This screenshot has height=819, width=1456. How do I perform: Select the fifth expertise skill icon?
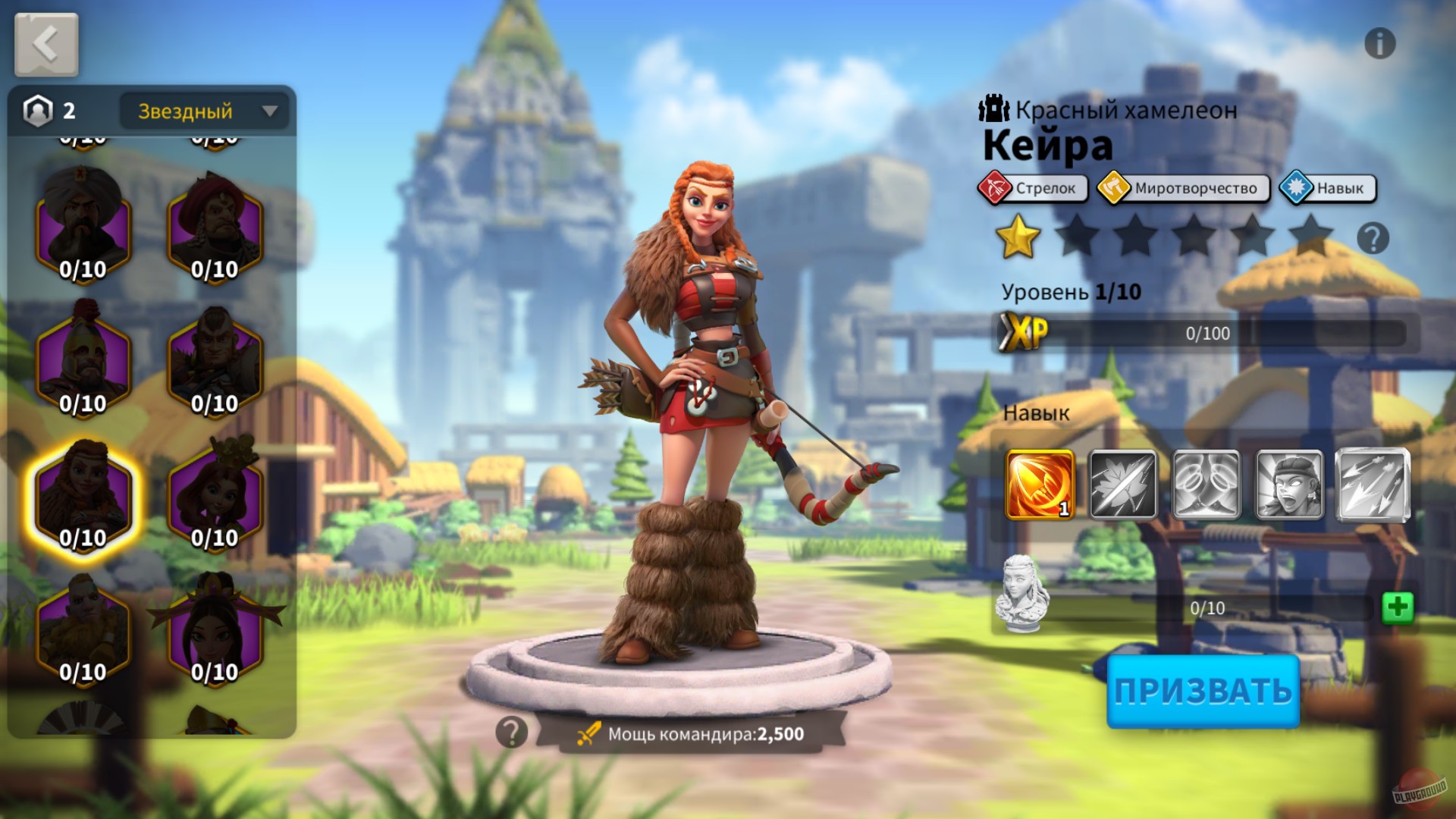(1373, 484)
